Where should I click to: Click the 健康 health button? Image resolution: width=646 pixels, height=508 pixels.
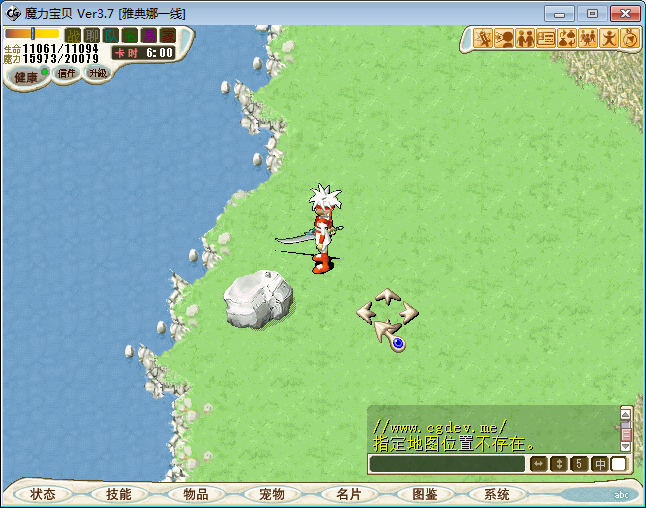(26, 77)
